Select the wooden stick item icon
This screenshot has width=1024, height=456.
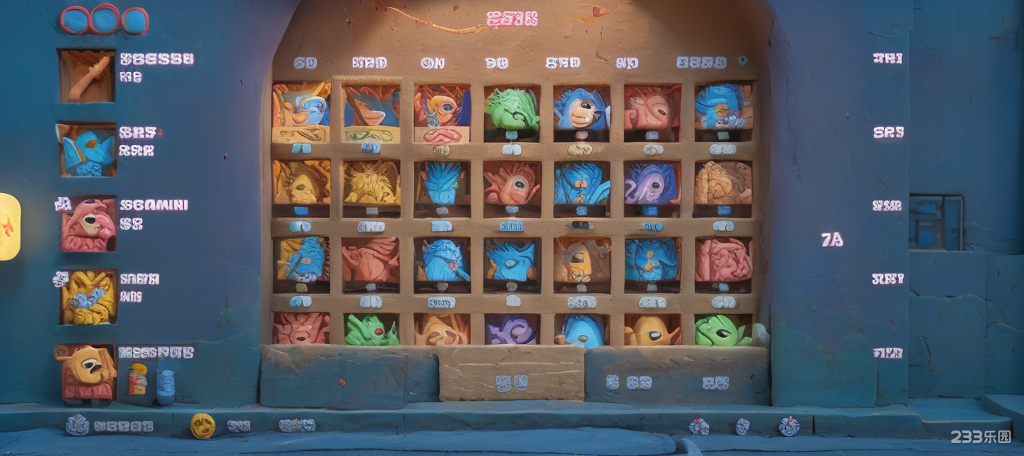tap(86, 76)
